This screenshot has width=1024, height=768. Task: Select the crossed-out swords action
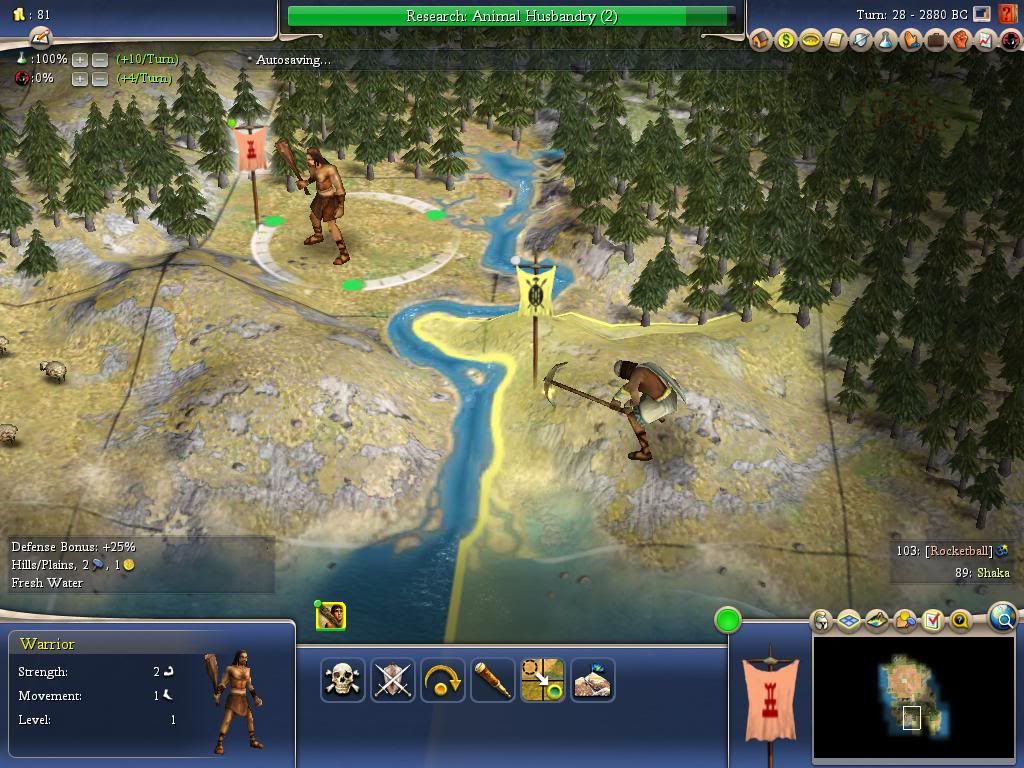tap(393, 680)
